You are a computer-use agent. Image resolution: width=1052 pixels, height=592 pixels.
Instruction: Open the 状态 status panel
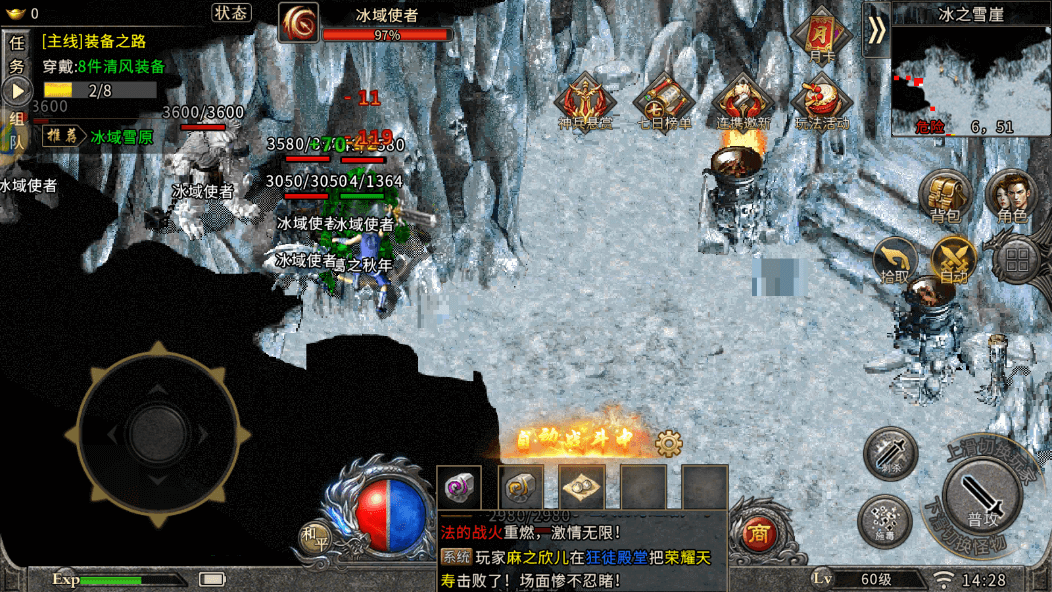[x=231, y=13]
